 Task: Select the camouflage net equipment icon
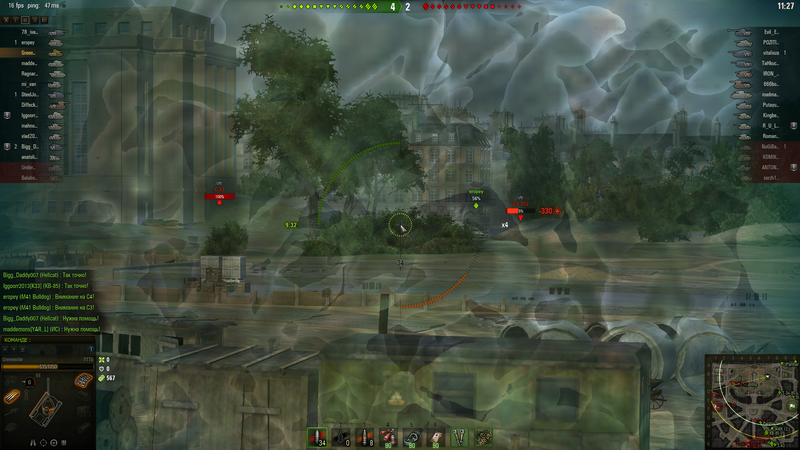483,436
